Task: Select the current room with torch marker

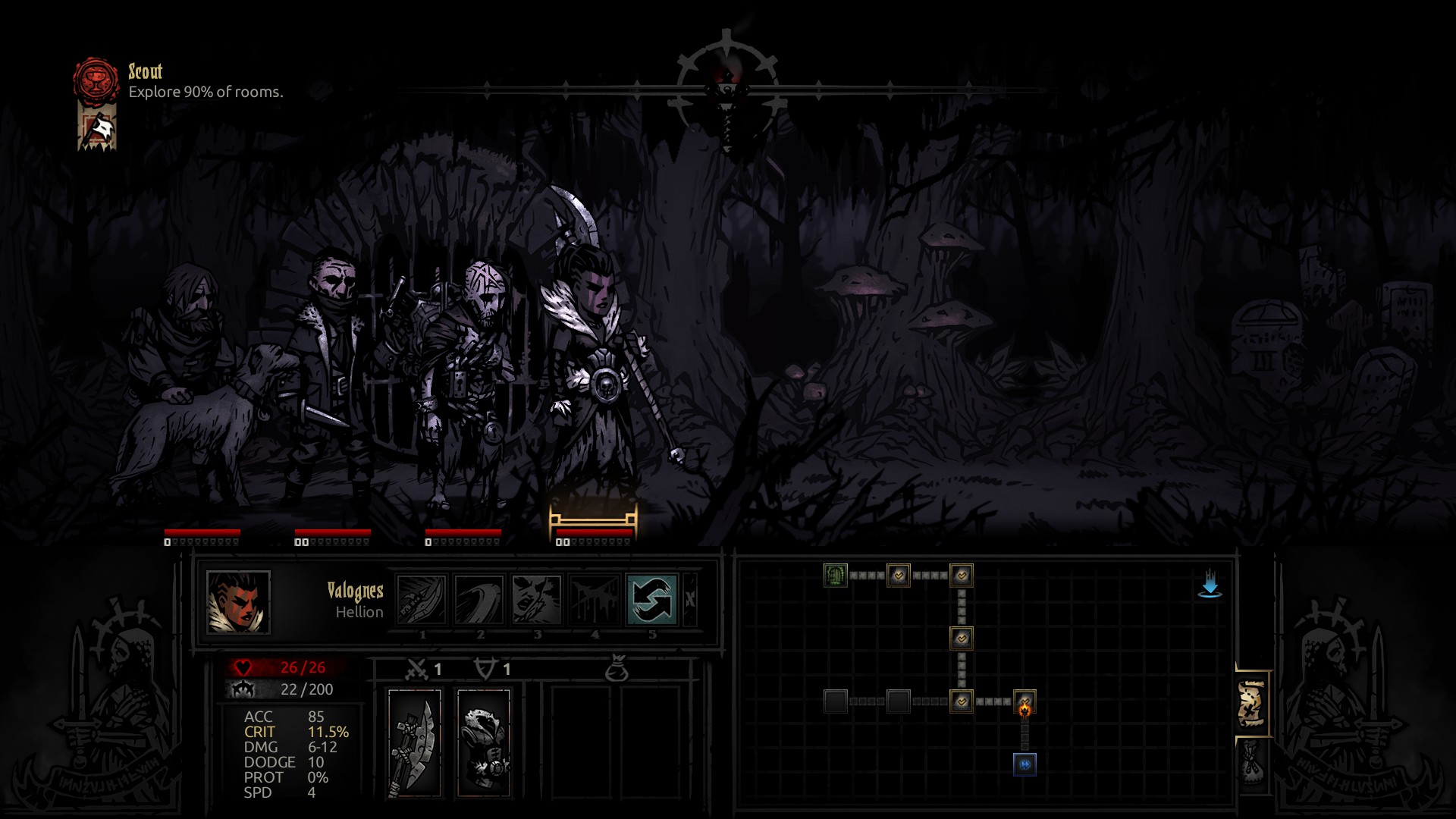Action: (1025, 702)
